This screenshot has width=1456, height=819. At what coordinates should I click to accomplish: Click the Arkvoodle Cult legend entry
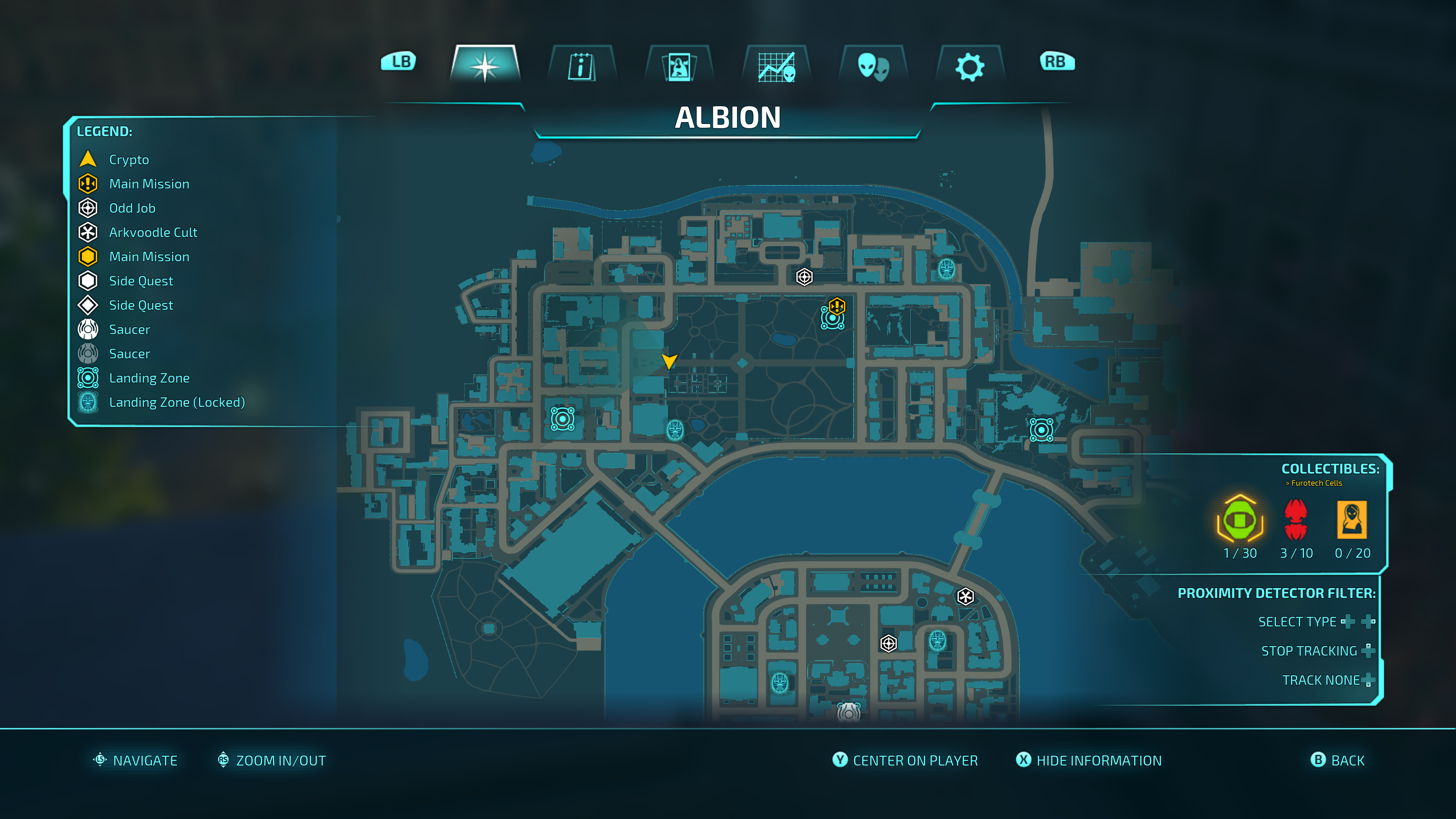tap(152, 232)
